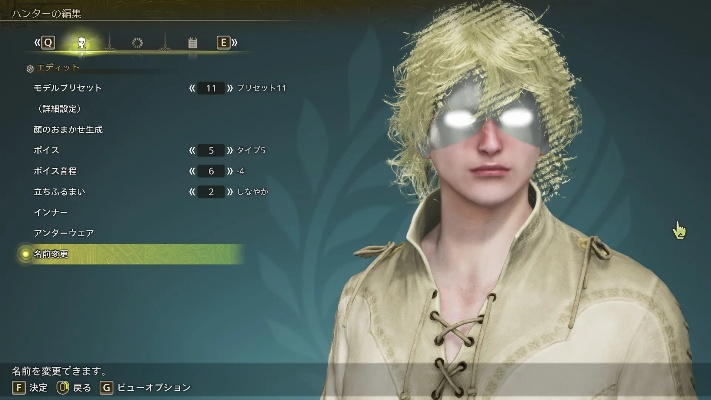Screen dimensions: 711x400
Task: Open the 詳細設定 detailed settings entry
Action: pyautogui.click(x=57, y=108)
